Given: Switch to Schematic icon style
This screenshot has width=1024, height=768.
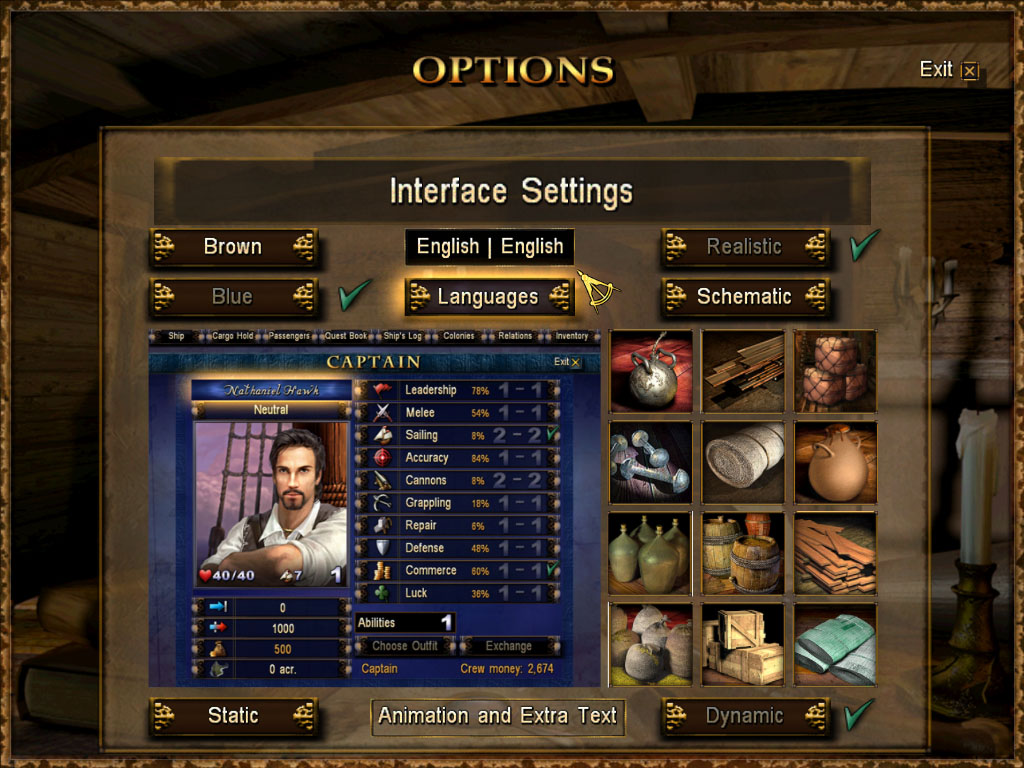Looking at the screenshot, I should coord(745,297).
